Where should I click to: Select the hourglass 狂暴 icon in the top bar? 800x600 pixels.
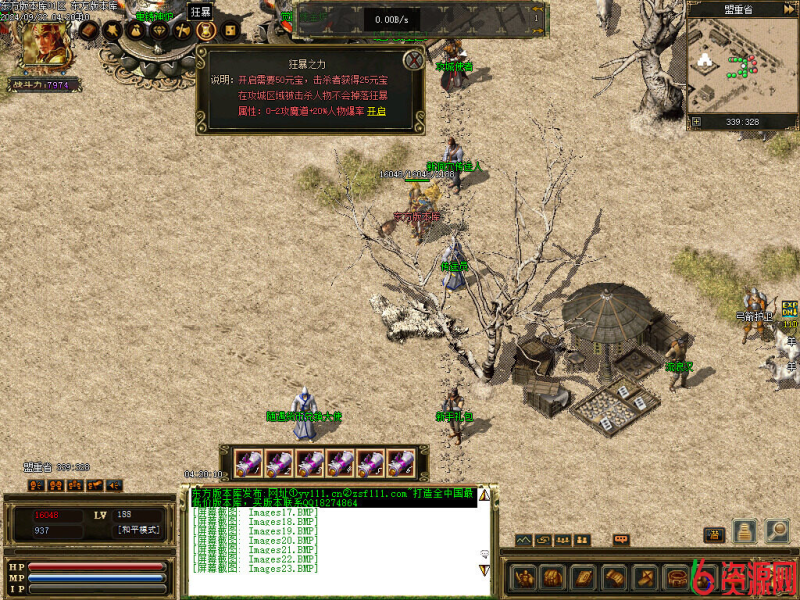pyautogui.click(x=204, y=31)
